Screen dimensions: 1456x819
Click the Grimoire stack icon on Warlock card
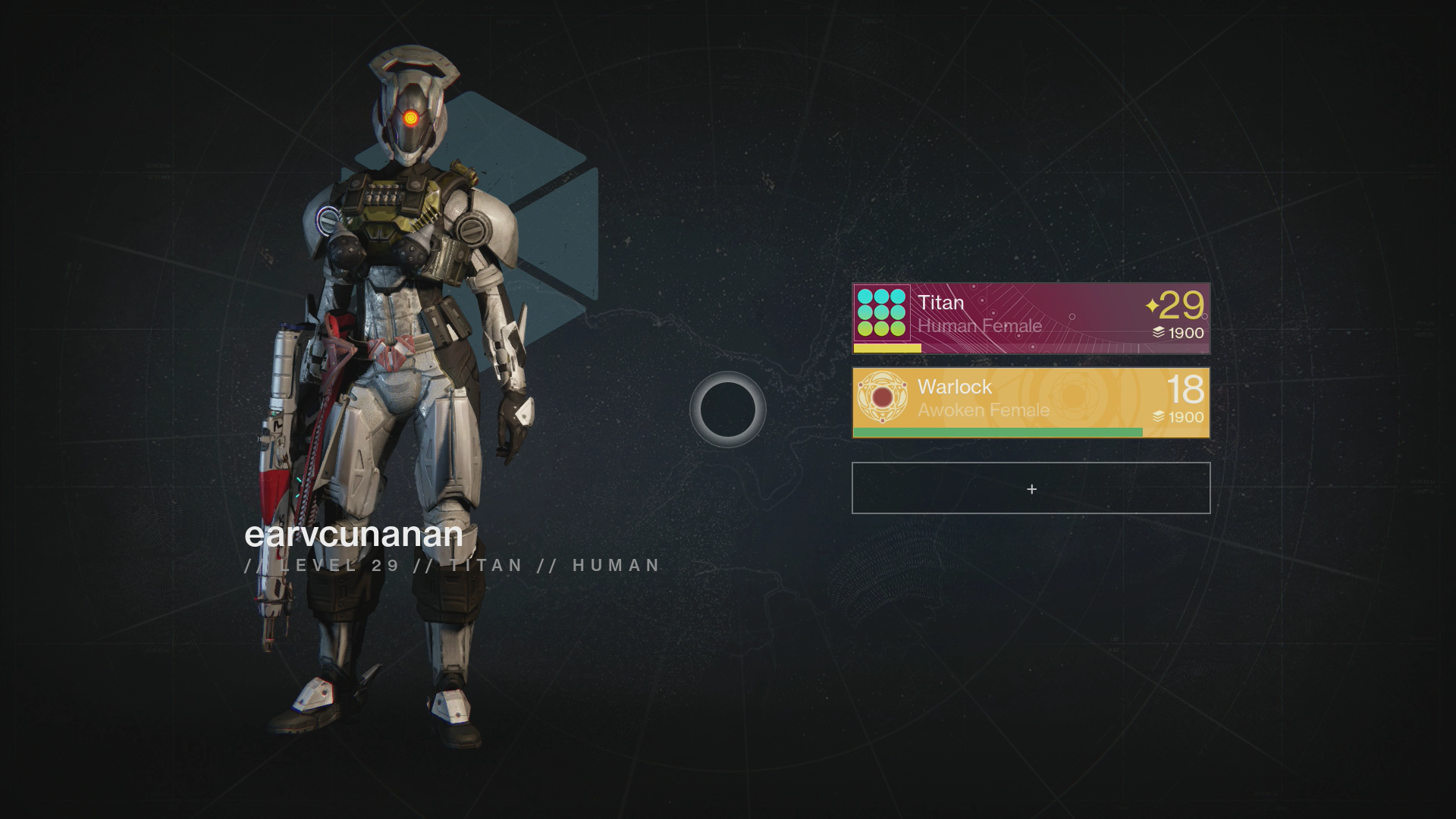(x=1159, y=416)
